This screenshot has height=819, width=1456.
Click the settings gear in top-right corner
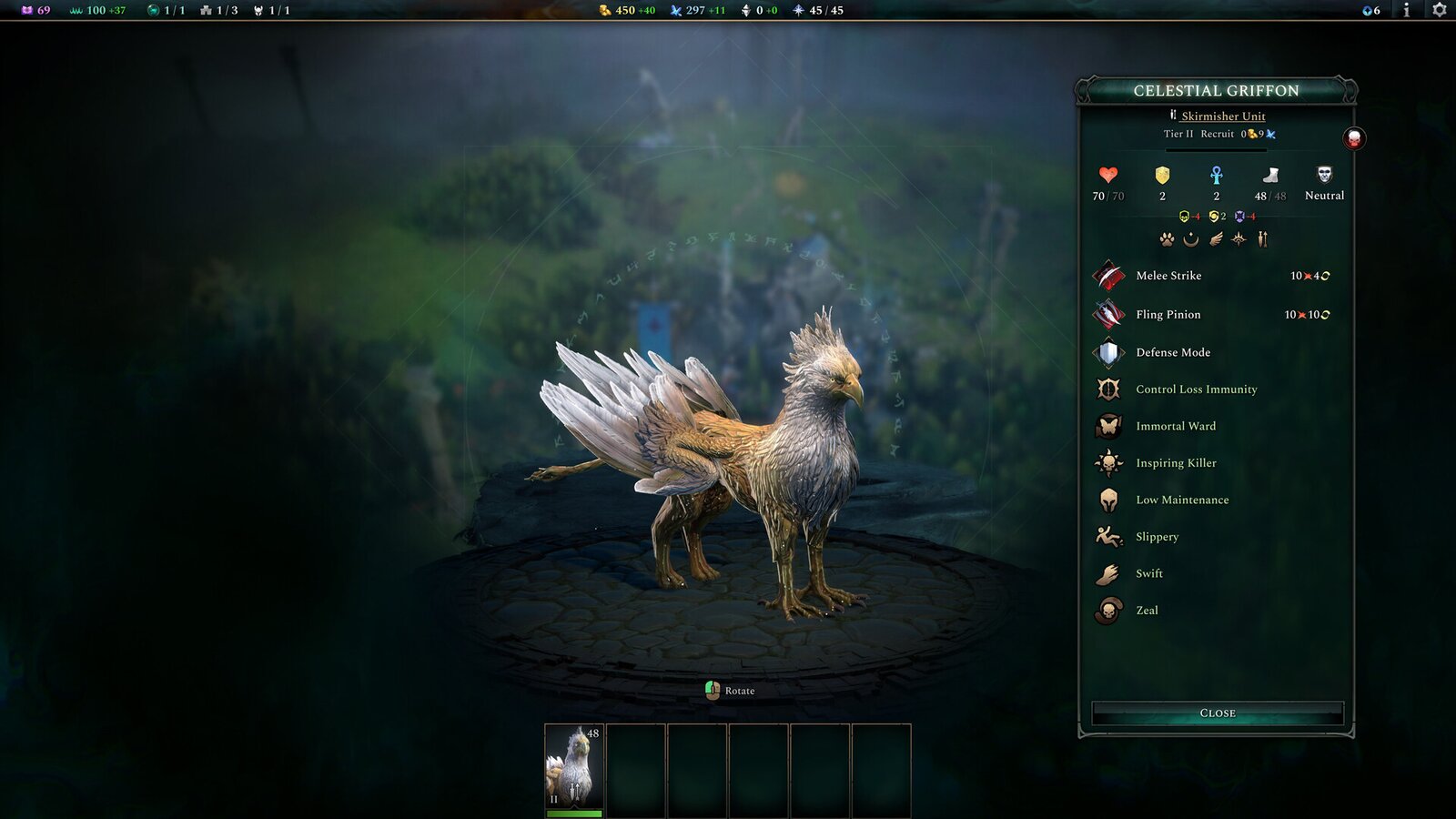click(1441, 12)
